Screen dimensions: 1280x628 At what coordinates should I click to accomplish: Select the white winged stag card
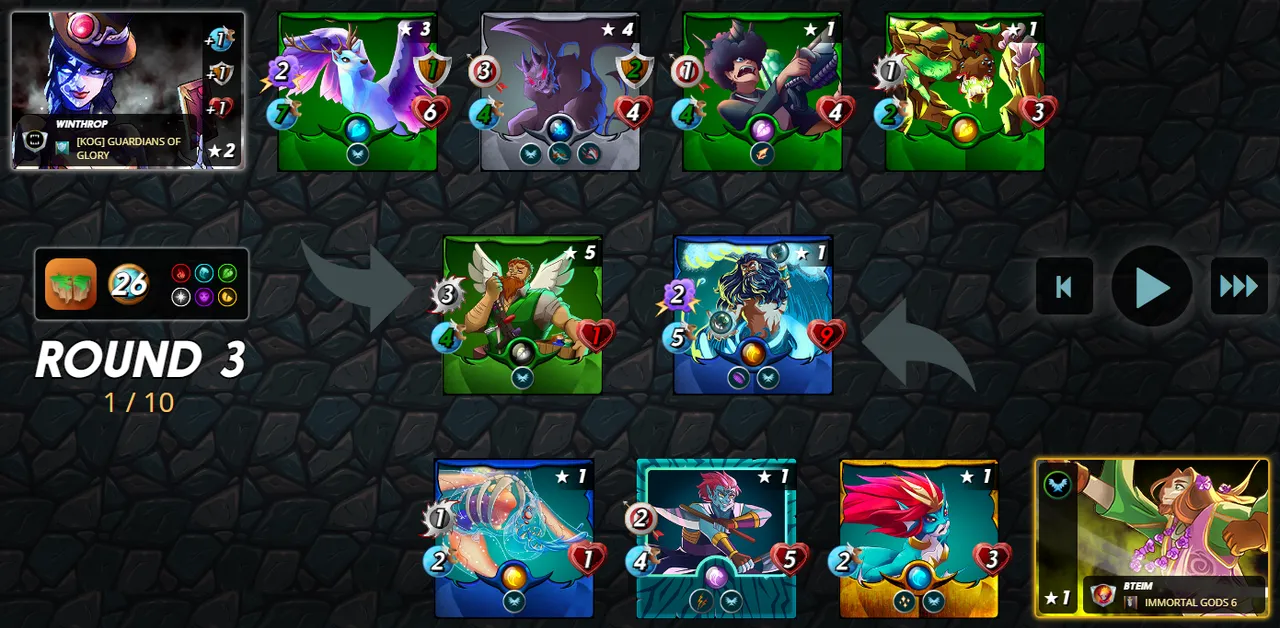click(x=357, y=92)
